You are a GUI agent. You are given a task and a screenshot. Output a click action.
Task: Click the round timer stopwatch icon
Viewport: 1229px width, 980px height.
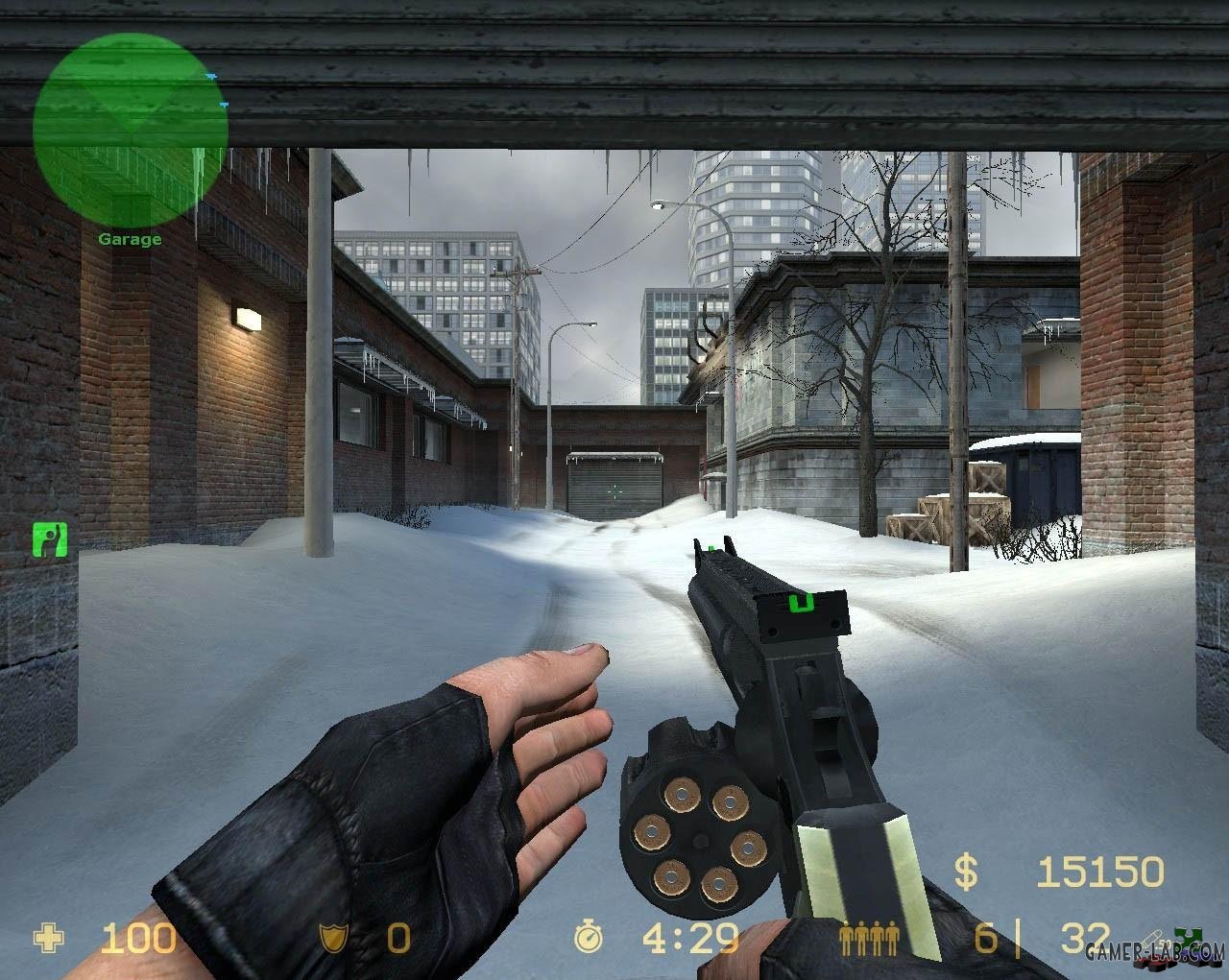click(x=588, y=938)
